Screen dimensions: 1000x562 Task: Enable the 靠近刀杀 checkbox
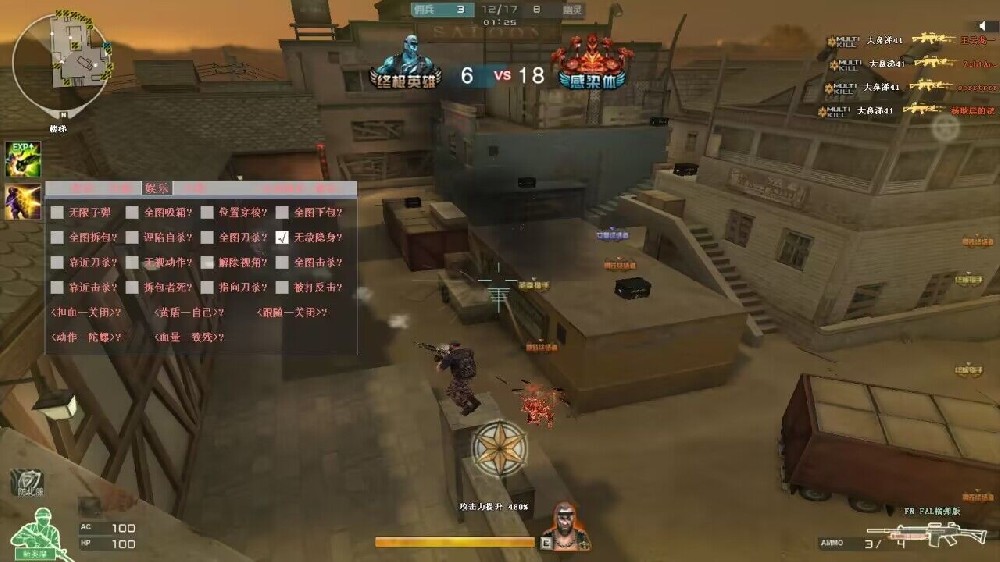pyautogui.click(x=57, y=263)
